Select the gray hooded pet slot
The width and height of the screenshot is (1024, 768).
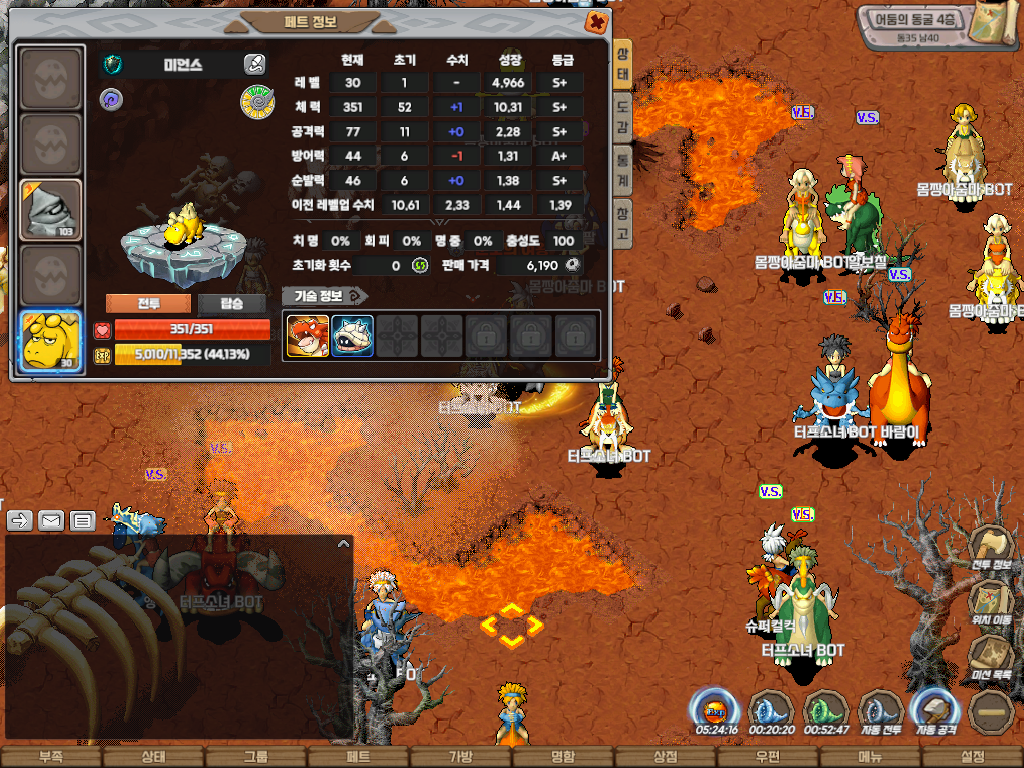click(51, 210)
